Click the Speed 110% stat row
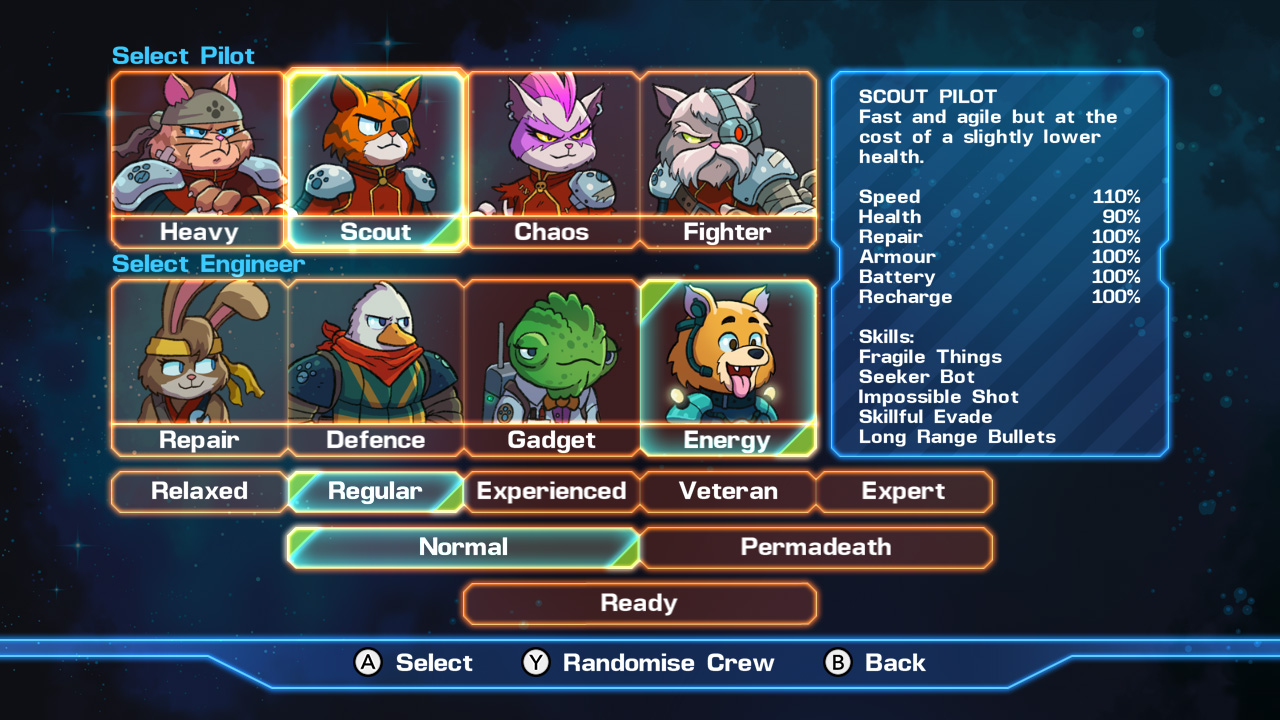1280x720 pixels. 1000,197
